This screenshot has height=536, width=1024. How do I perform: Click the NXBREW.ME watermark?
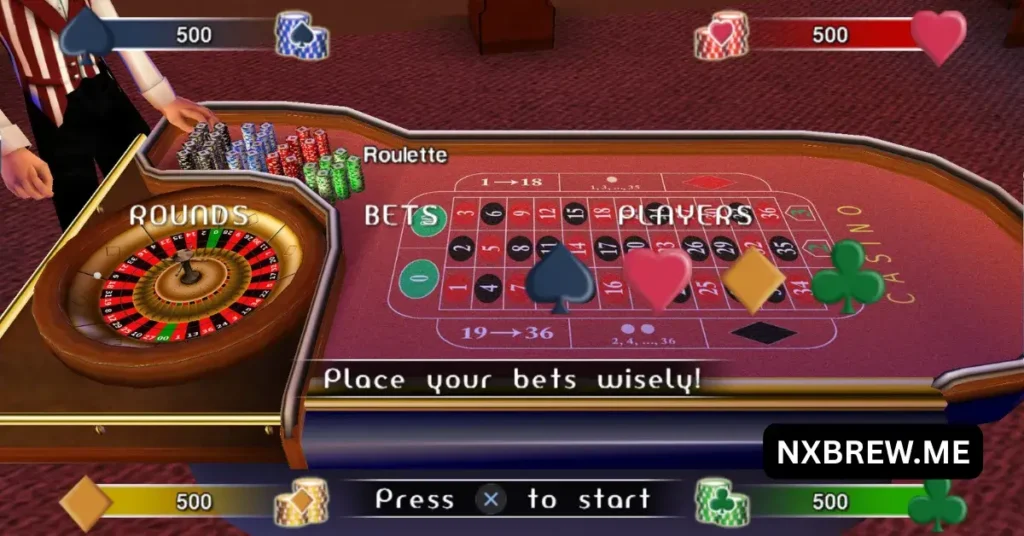[x=873, y=452]
